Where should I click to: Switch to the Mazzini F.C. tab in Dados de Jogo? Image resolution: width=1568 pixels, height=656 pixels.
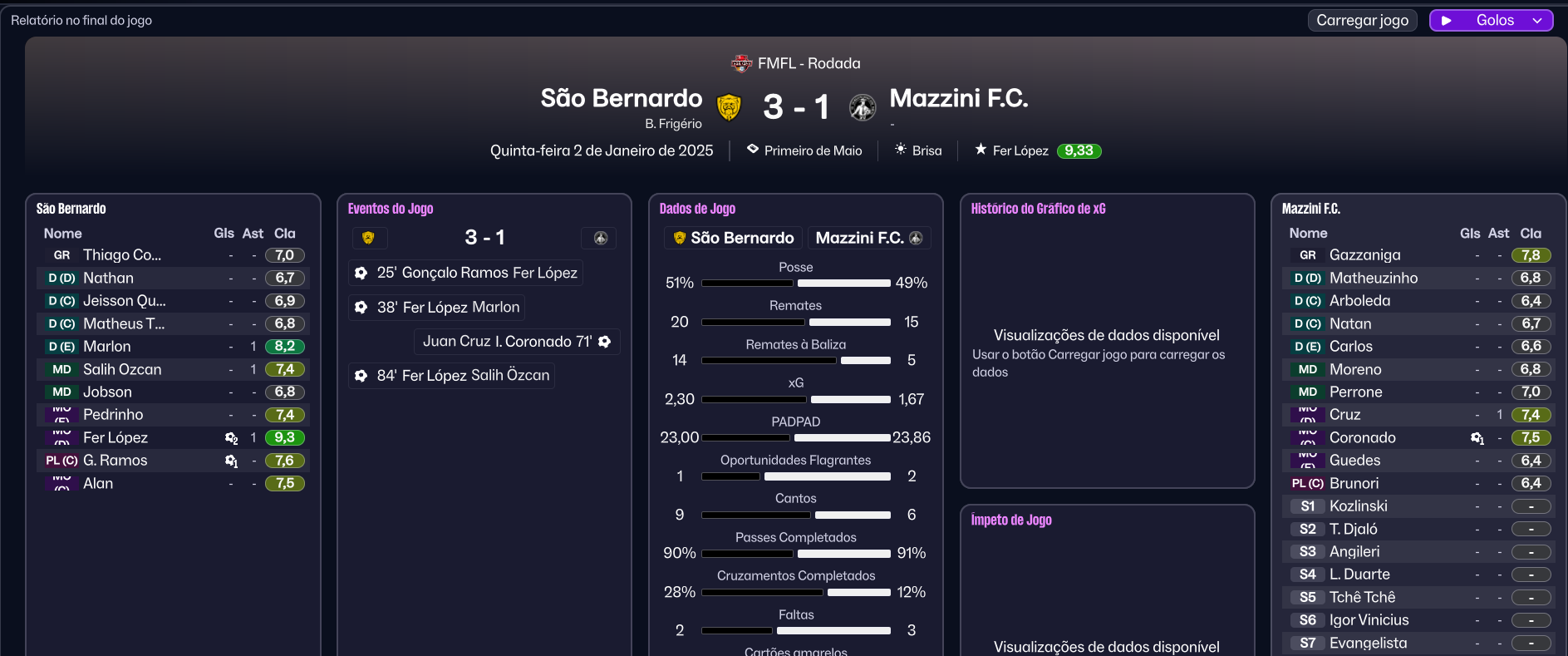pyautogui.click(x=869, y=238)
